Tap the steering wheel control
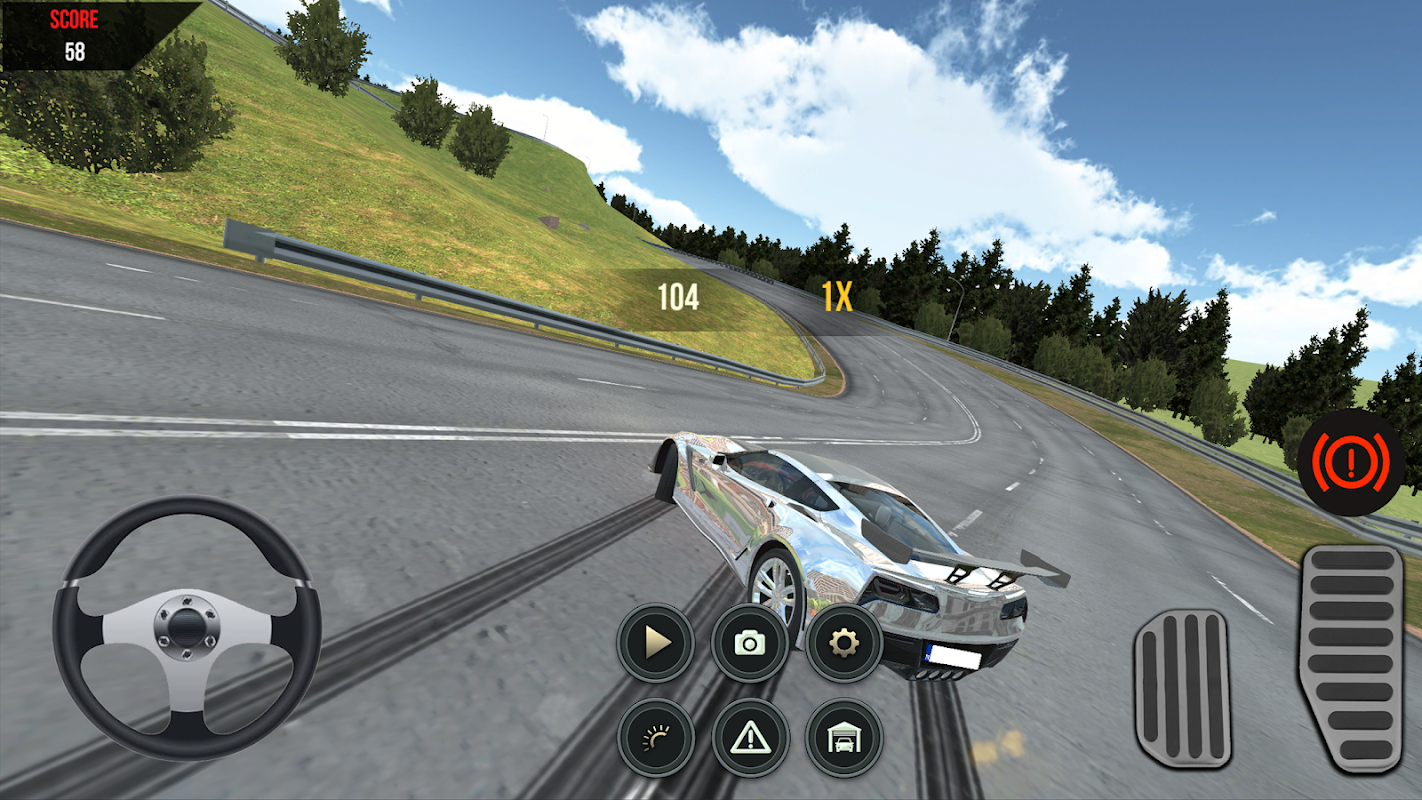The height and width of the screenshot is (800, 1422). [x=187, y=629]
